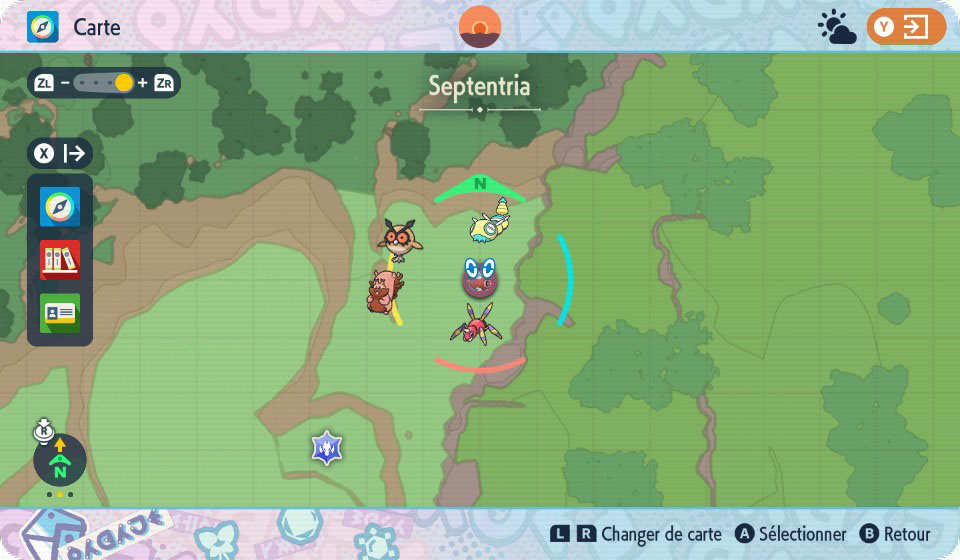Open the green trainer profile card icon
This screenshot has width=960, height=560.
coord(60,313)
